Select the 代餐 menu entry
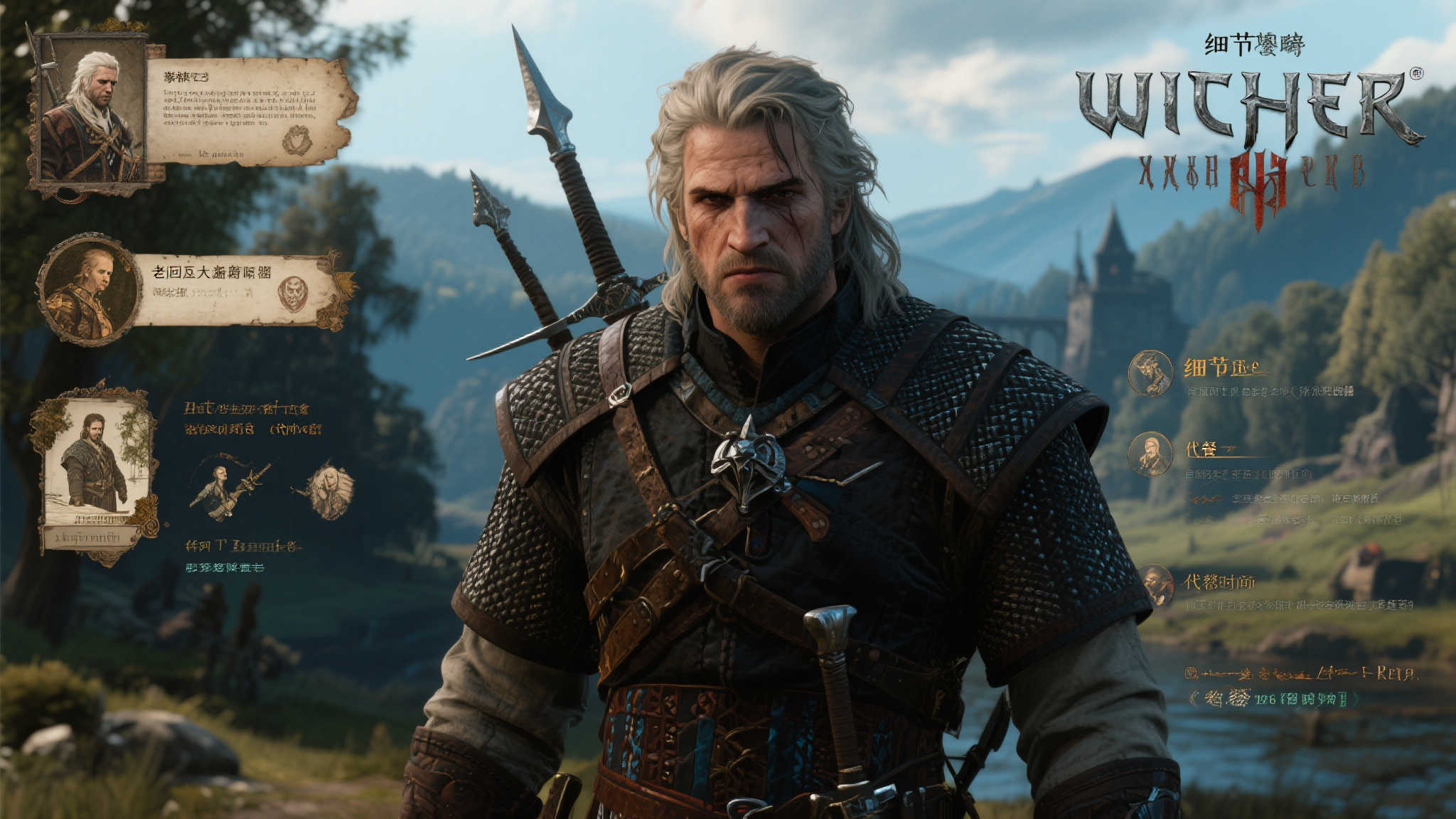 point(1201,449)
